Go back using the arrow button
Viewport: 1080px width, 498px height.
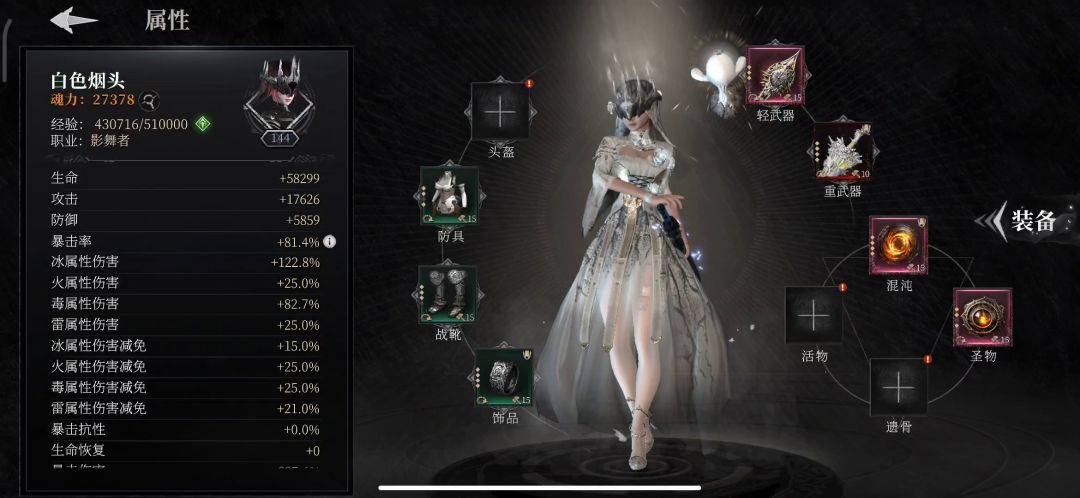click(74, 20)
